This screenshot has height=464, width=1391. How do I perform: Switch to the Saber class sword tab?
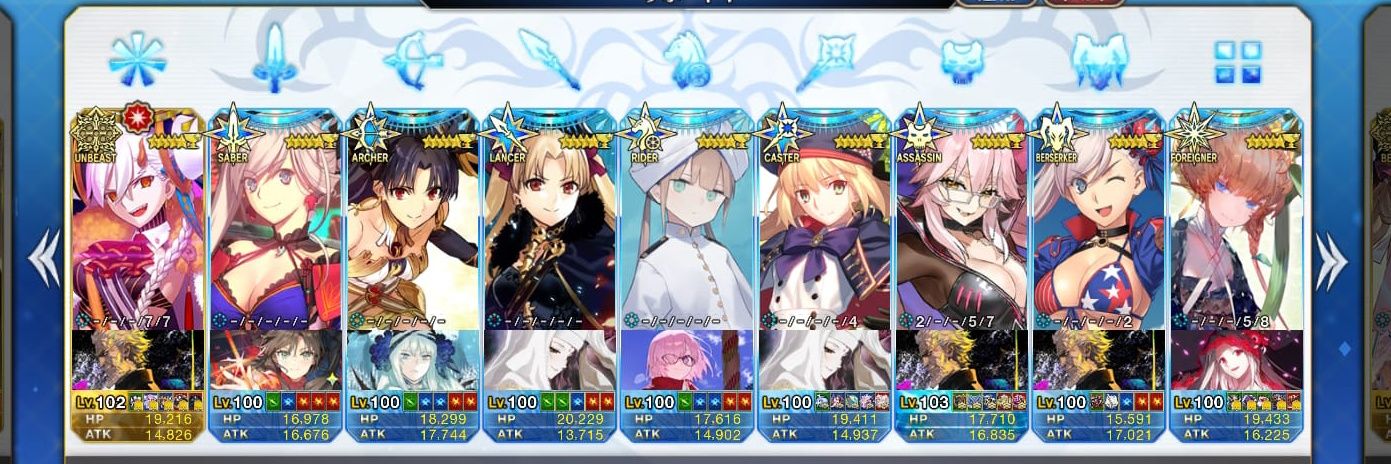[x=273, y=57]
